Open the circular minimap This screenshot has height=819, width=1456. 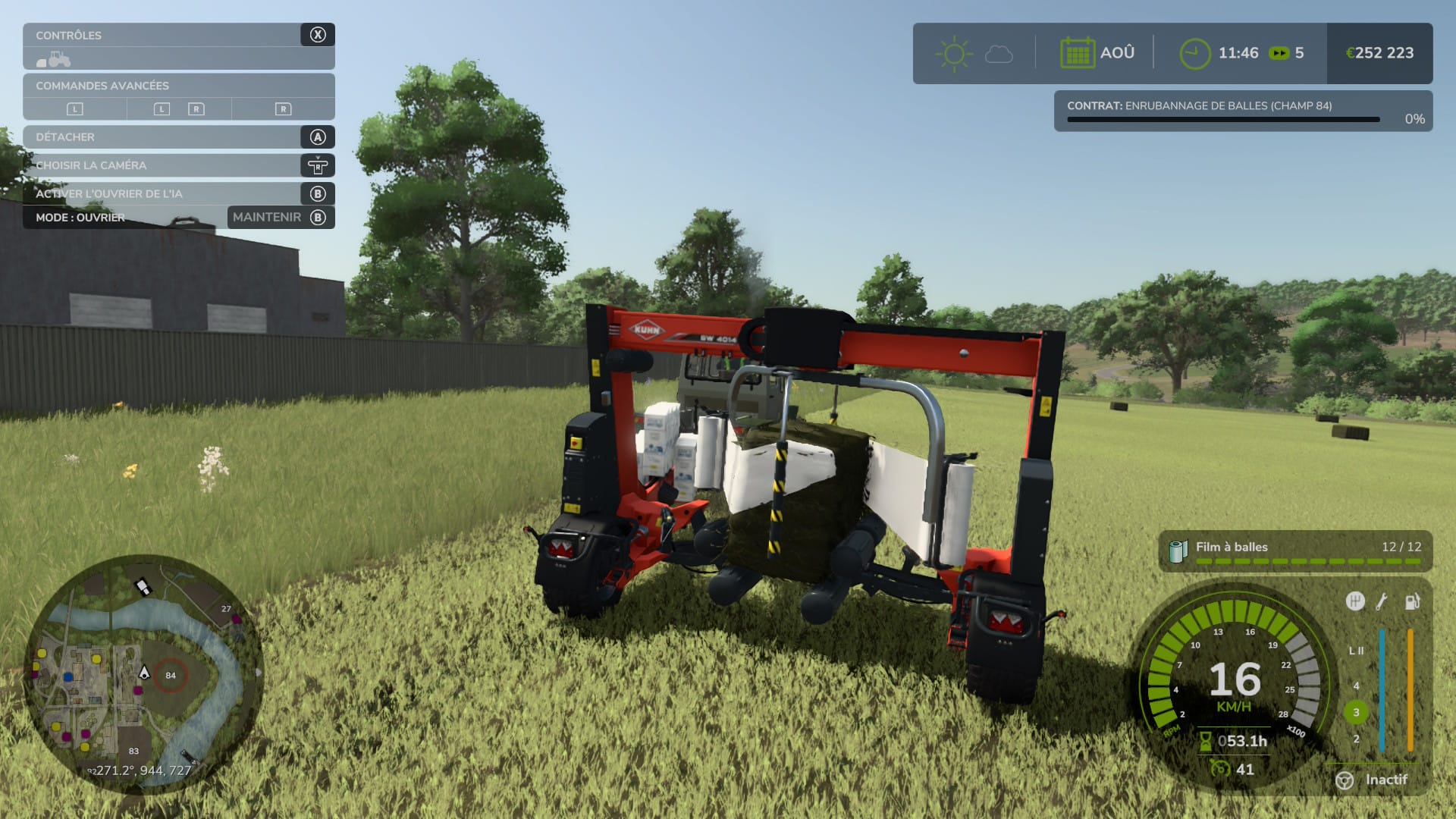144,674
